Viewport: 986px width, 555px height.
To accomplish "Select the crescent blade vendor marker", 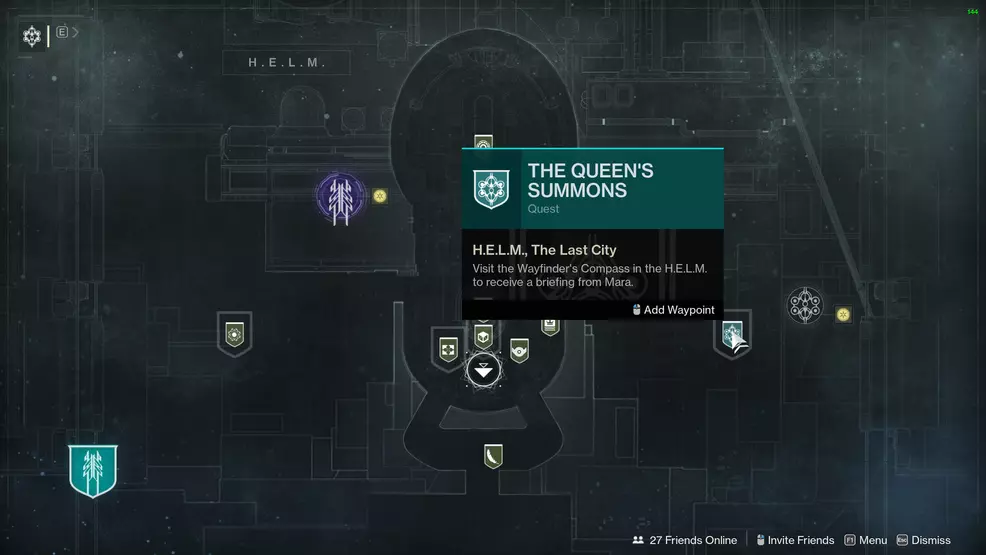I will (492, 456).
